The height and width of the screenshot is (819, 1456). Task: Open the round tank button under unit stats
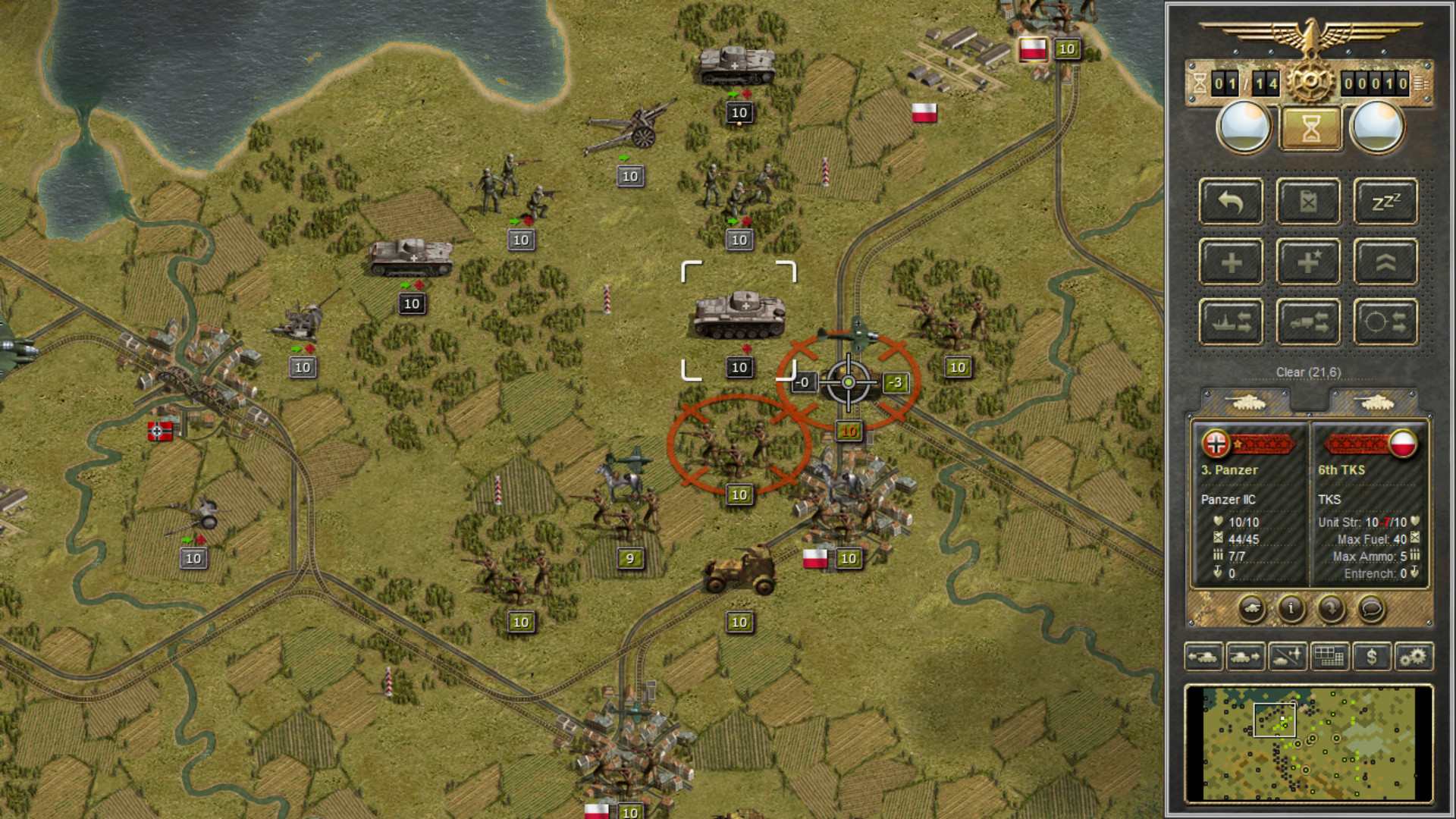(1251, 608)
